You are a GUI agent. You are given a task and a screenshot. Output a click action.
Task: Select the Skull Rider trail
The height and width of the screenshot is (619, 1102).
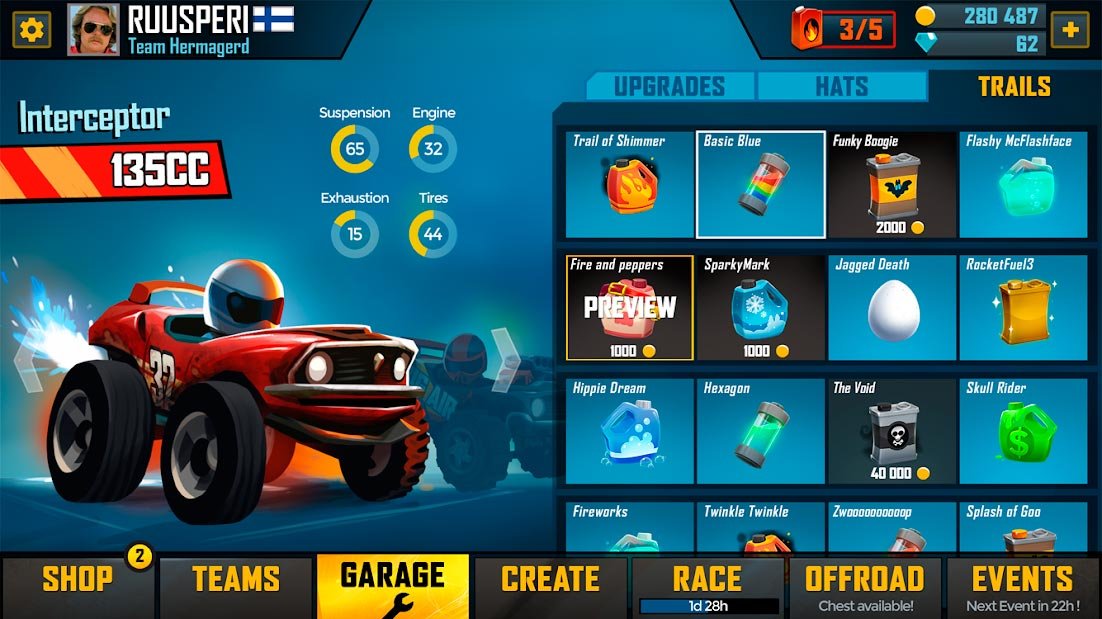[1023, 431]
